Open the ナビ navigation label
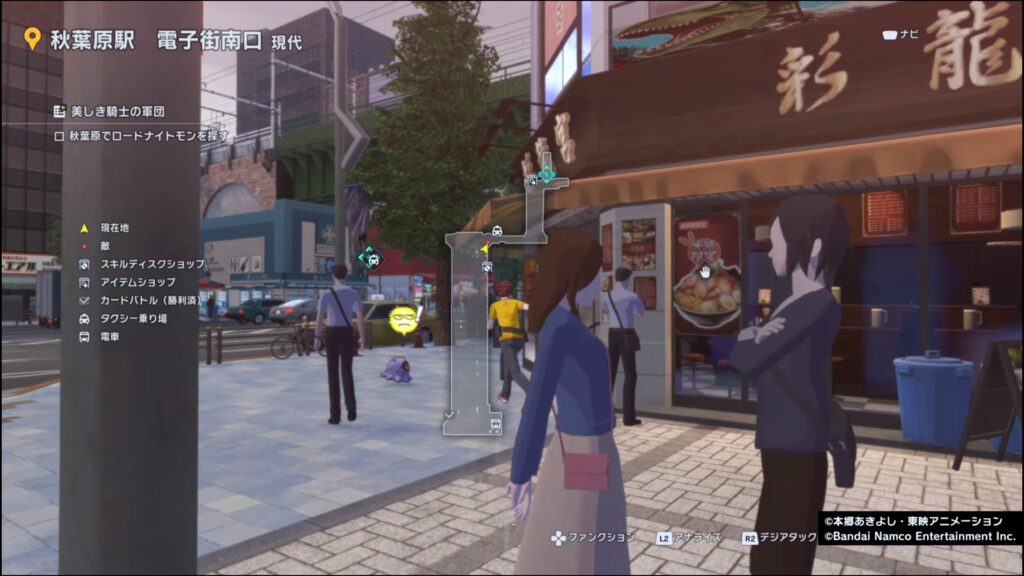 (900, 34)
